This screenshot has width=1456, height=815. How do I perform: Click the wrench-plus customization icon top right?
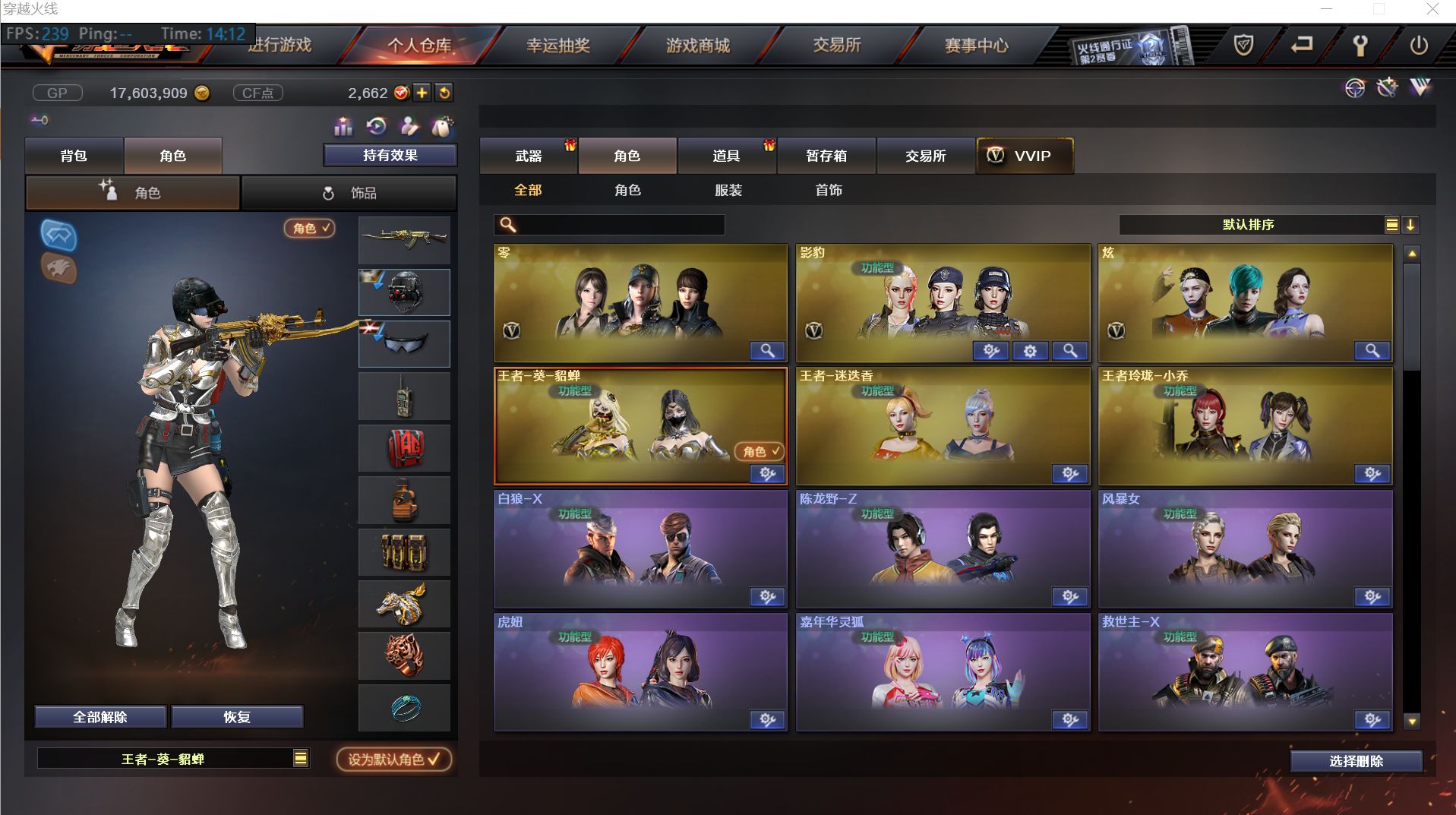pos(1388,88)
